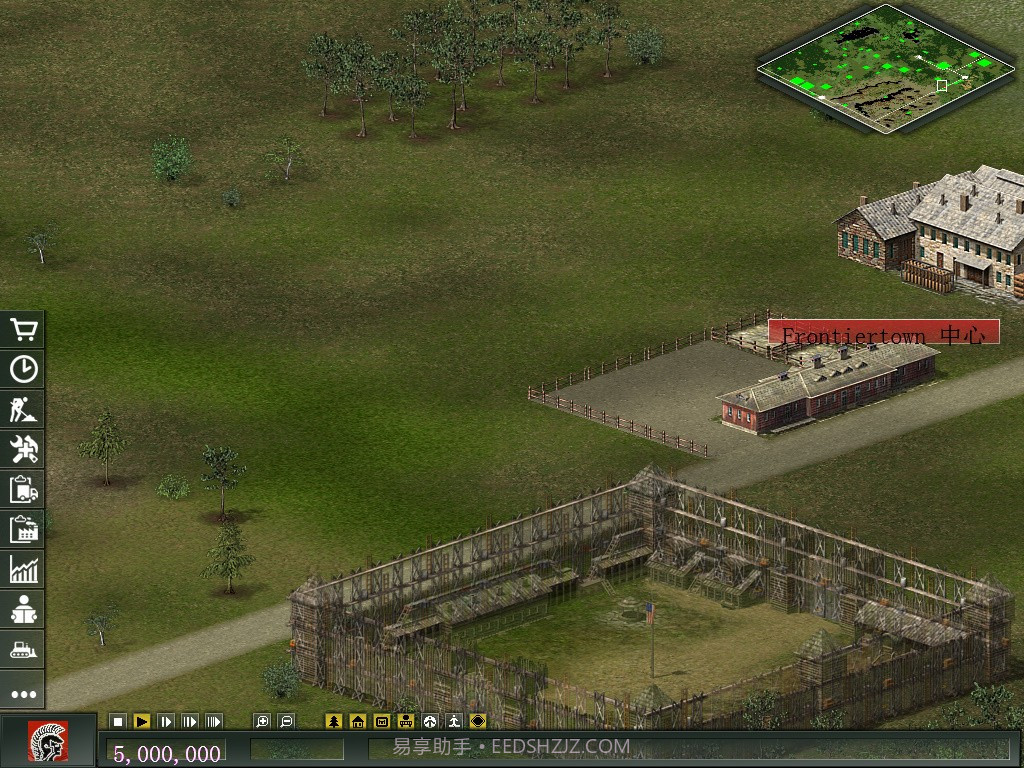This screenshot has height=768, width=1024.
Task: Toggle the house buildings display filter
Action: tap(358, 721)
